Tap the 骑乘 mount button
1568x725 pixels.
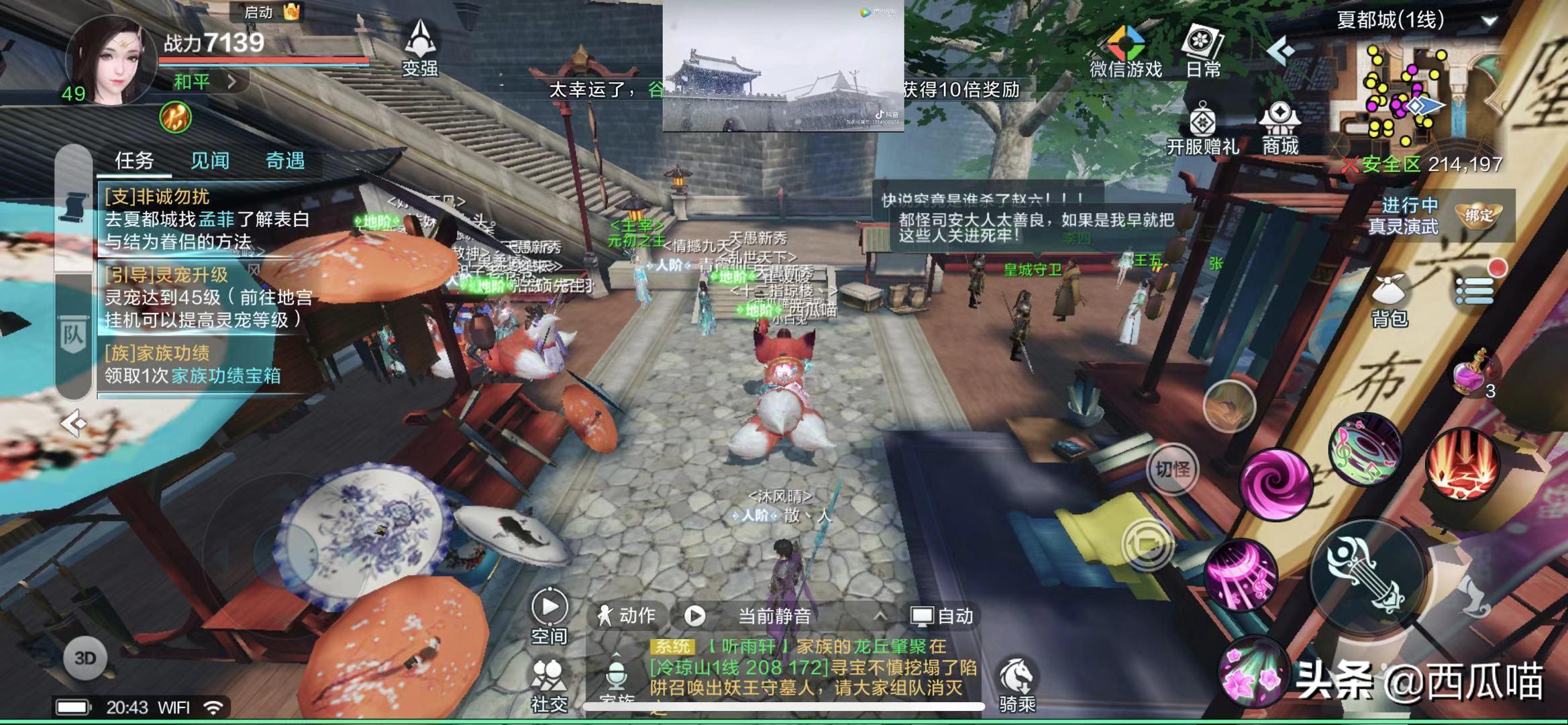click(1017, 683)
